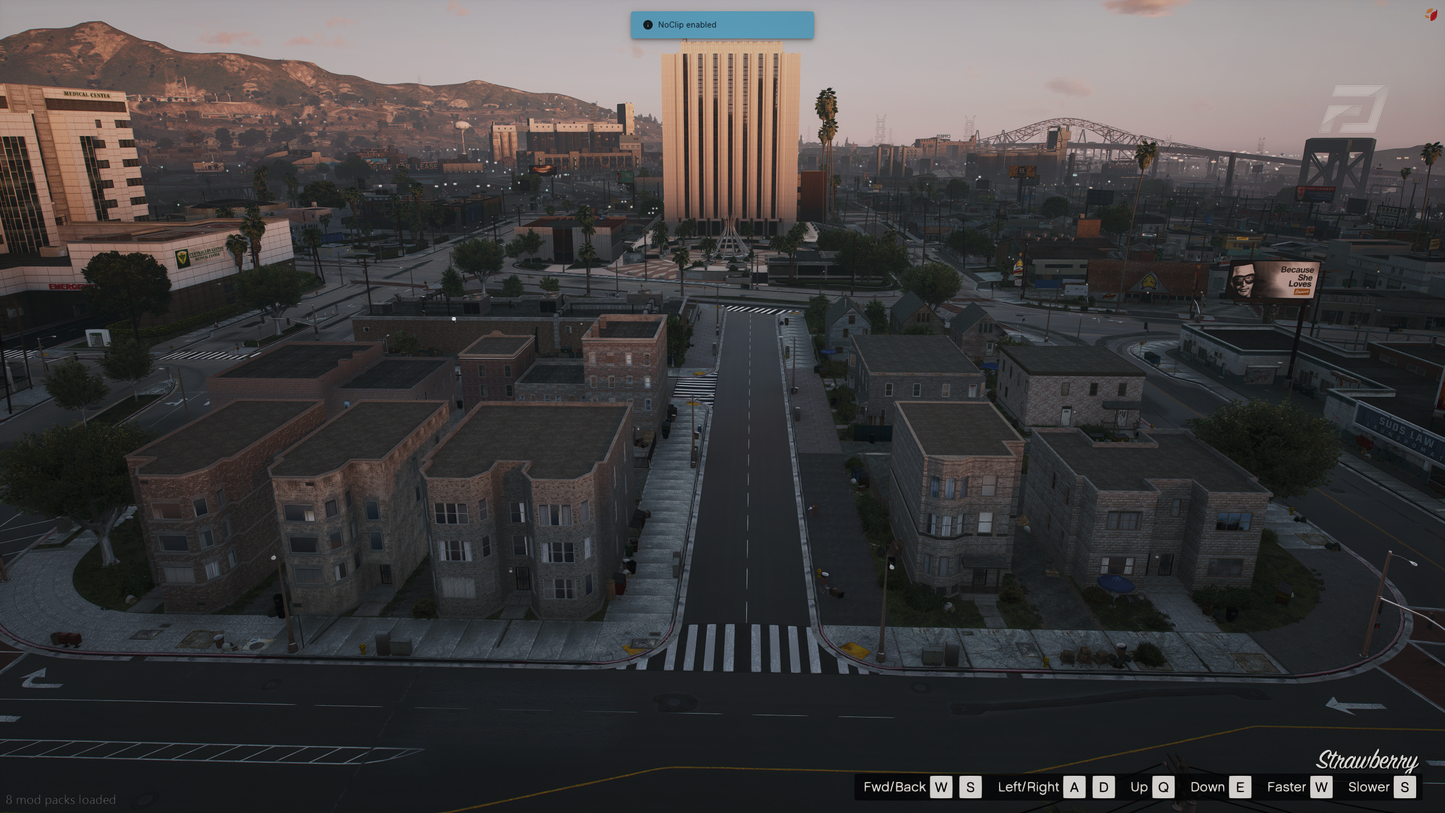The image size is (1445, 813).
Task: Click the 8 mod packs loaded status text
Action: click(62, 800)
